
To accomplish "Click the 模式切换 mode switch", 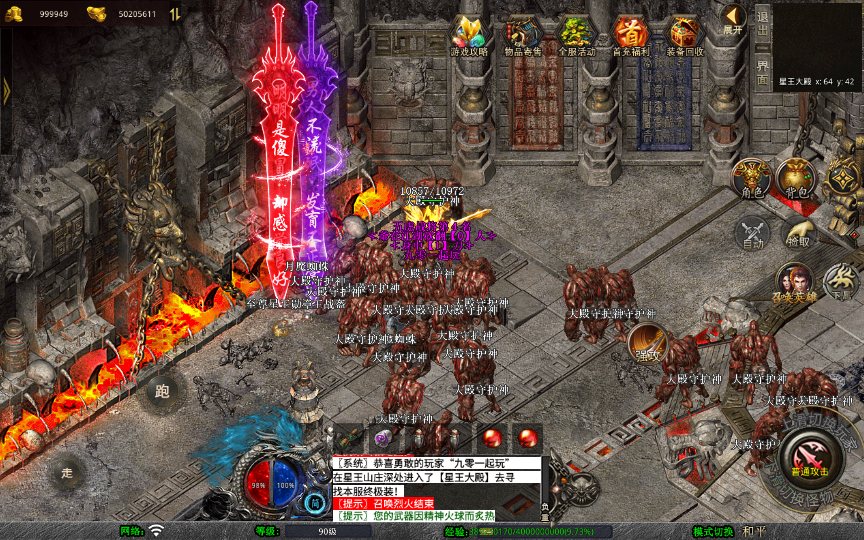I will [x=714, y=531].
